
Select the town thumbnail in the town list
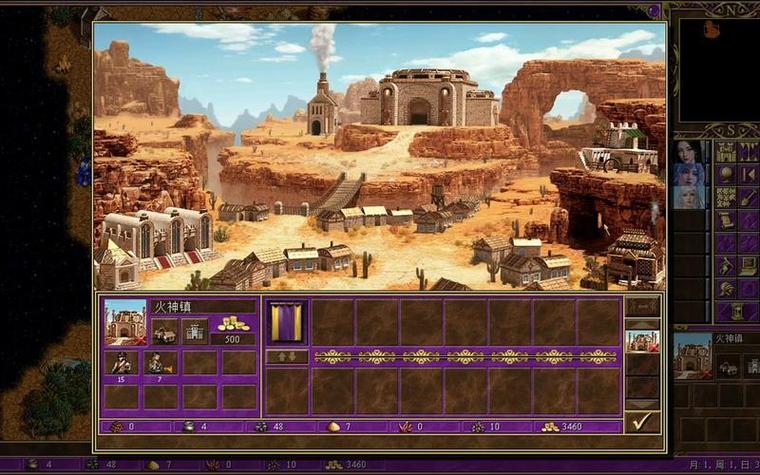pyautogui.click(x=642, y=341)
